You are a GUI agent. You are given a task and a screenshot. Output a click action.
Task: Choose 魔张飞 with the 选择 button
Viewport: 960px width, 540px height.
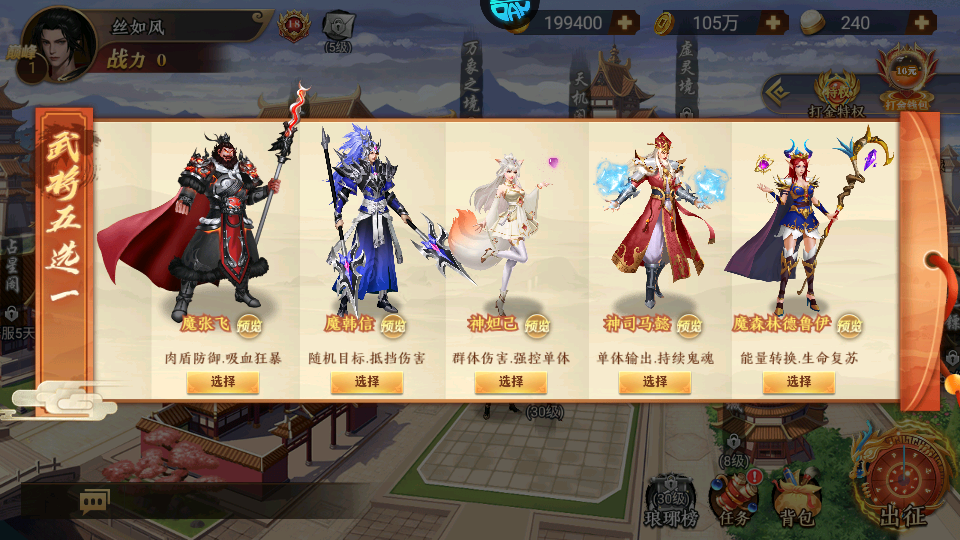[223, 382]
